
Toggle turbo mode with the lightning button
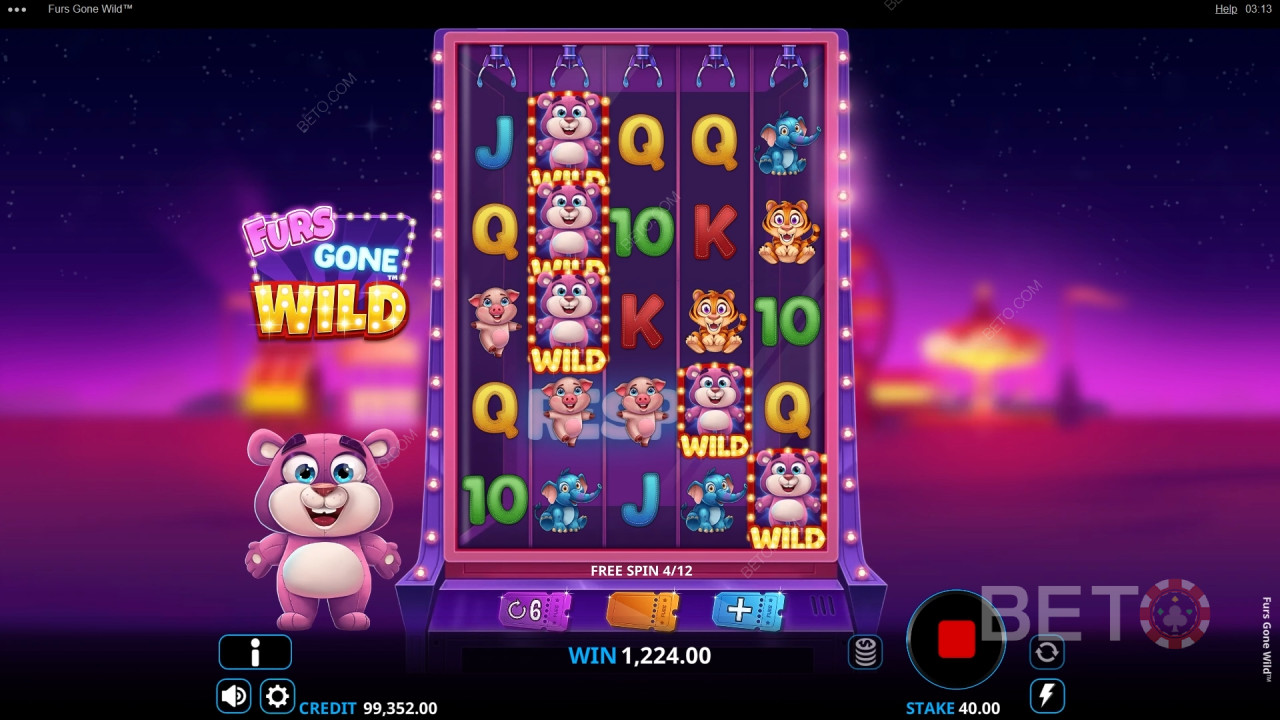1046,696
